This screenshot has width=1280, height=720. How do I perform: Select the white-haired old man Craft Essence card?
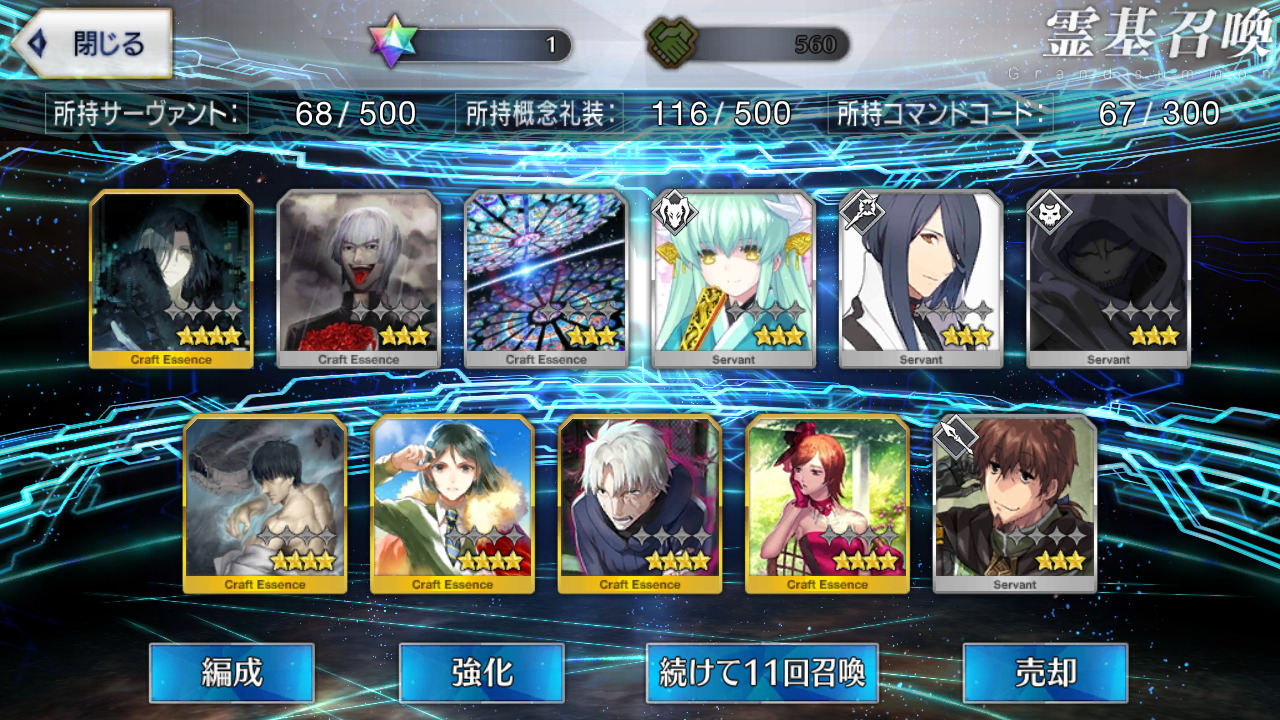coord(640,503)
